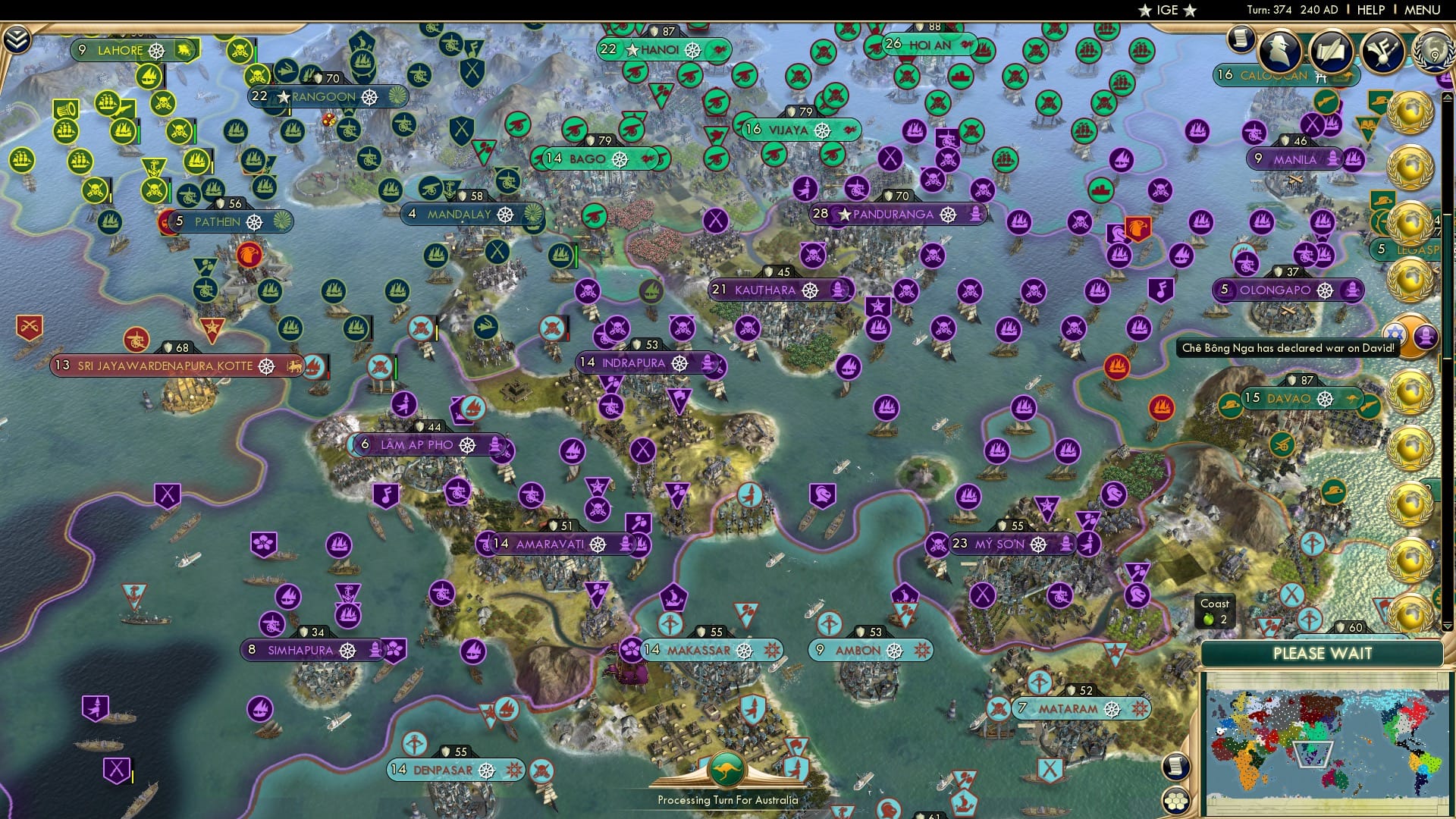1456x819 pixels.
Task: Click the chevron strip beside the minimap
Action: click(x=1448, y=627)
